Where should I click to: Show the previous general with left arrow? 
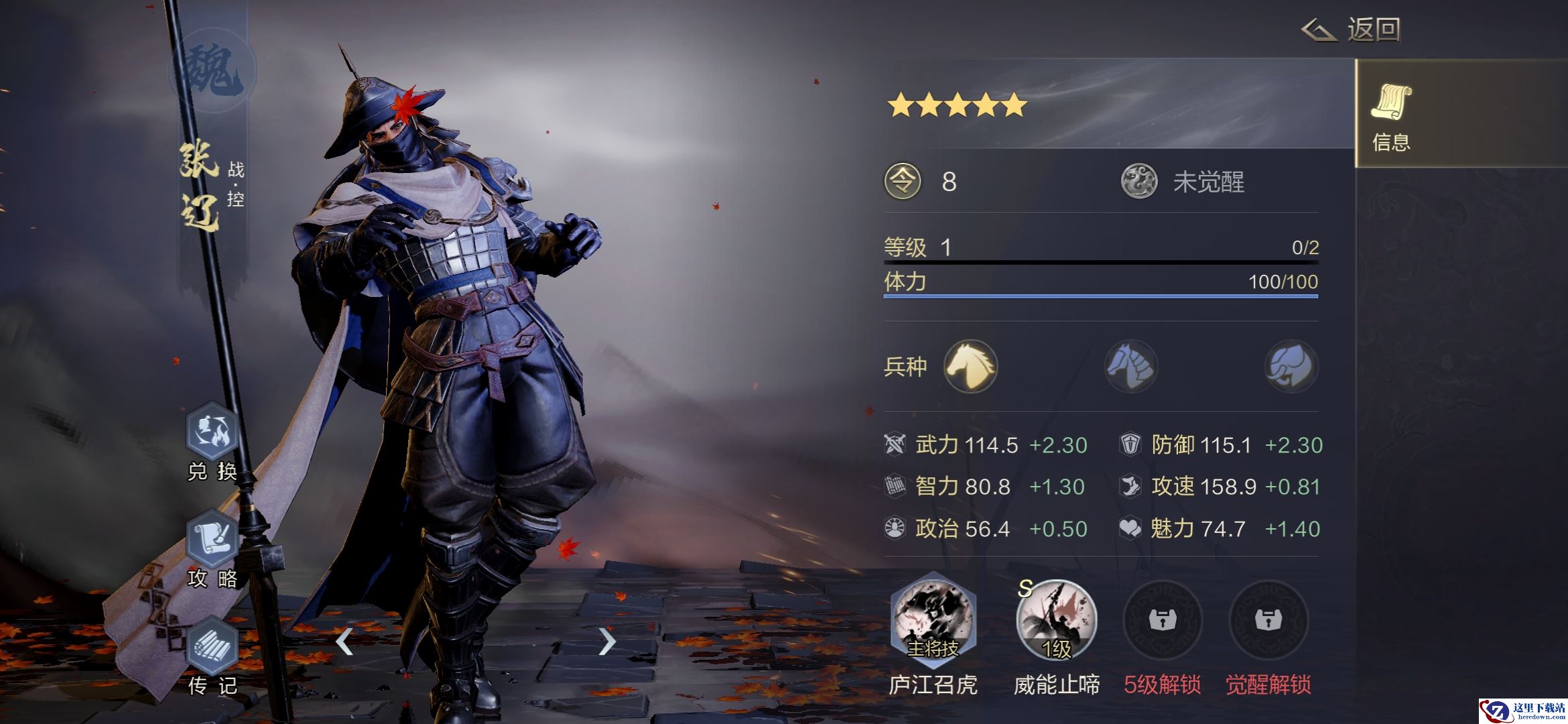click(344, 642)
